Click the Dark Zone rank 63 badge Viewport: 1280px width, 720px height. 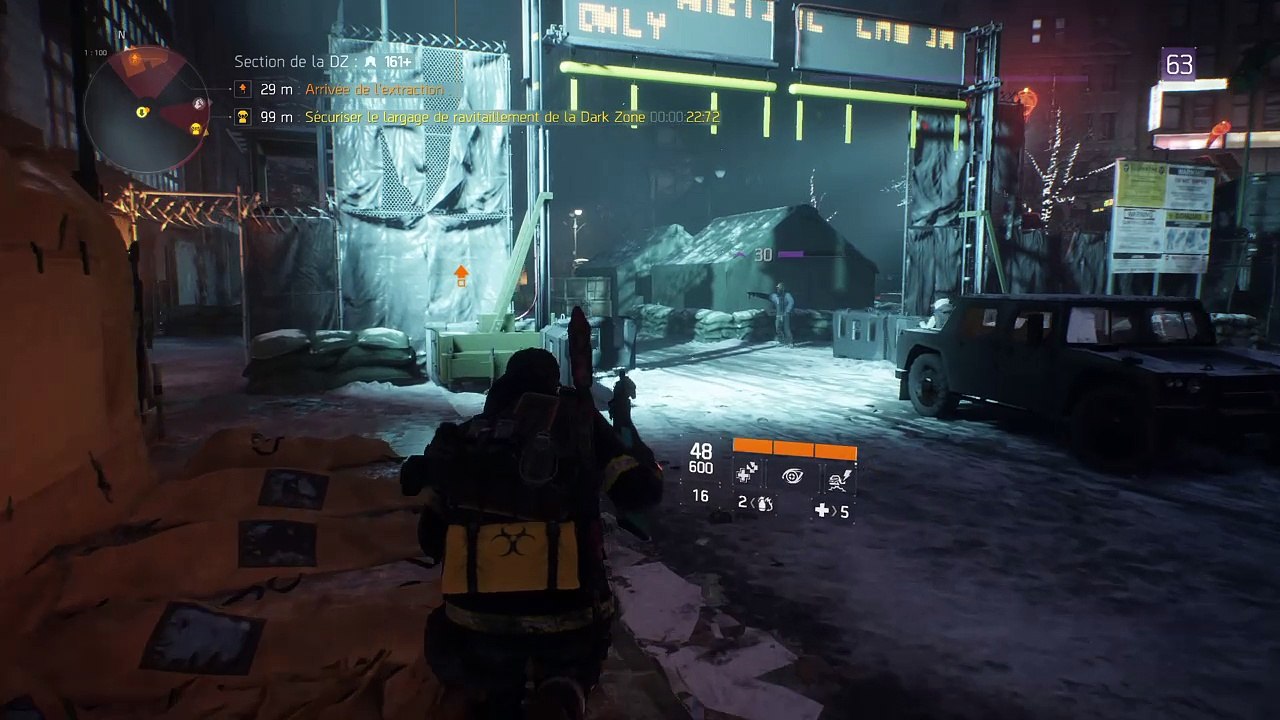pyautogui.click(x=1179, y=66)
